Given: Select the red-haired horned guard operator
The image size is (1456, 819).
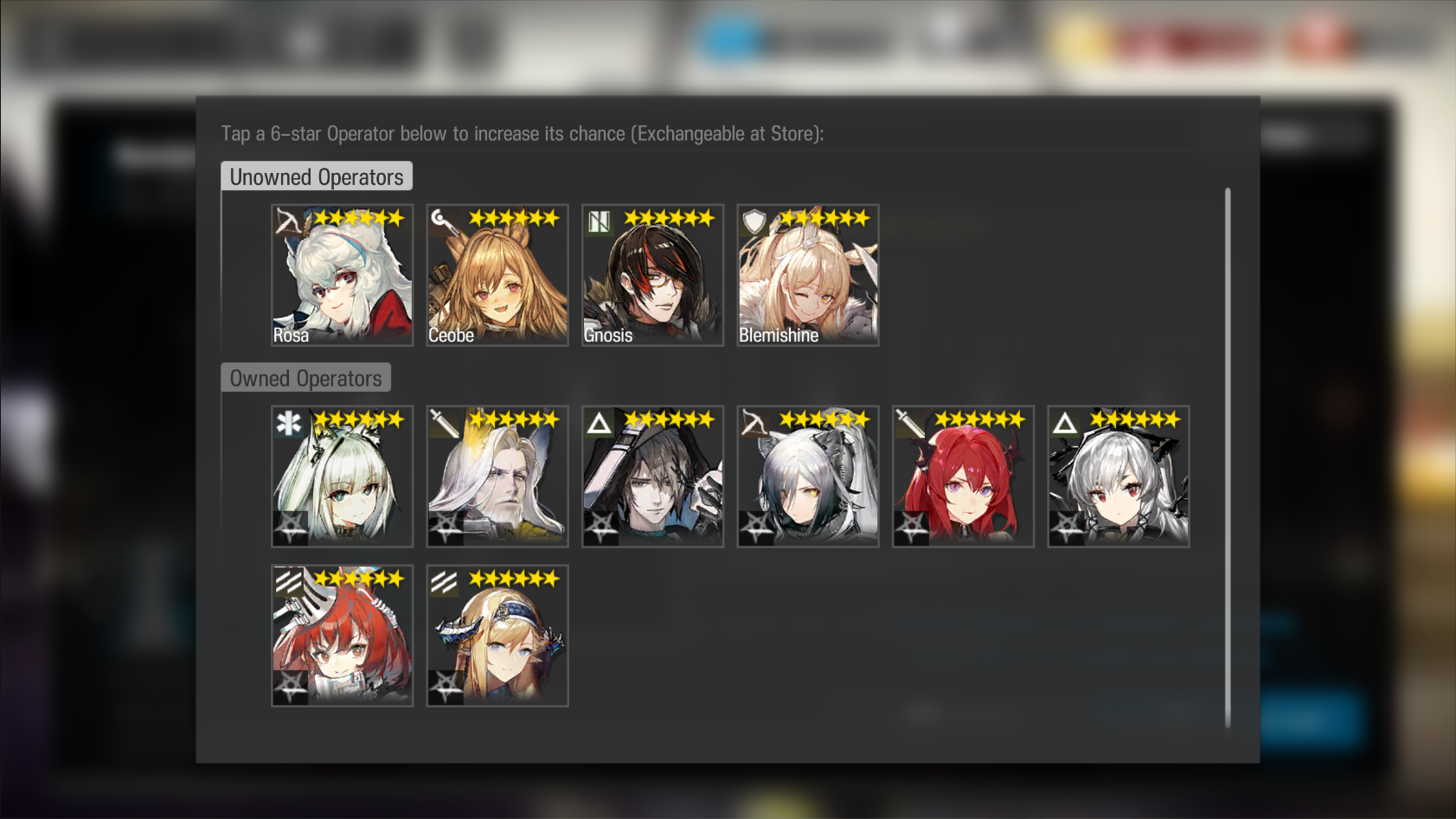Looking at the screenshot, I should (963, 477).
